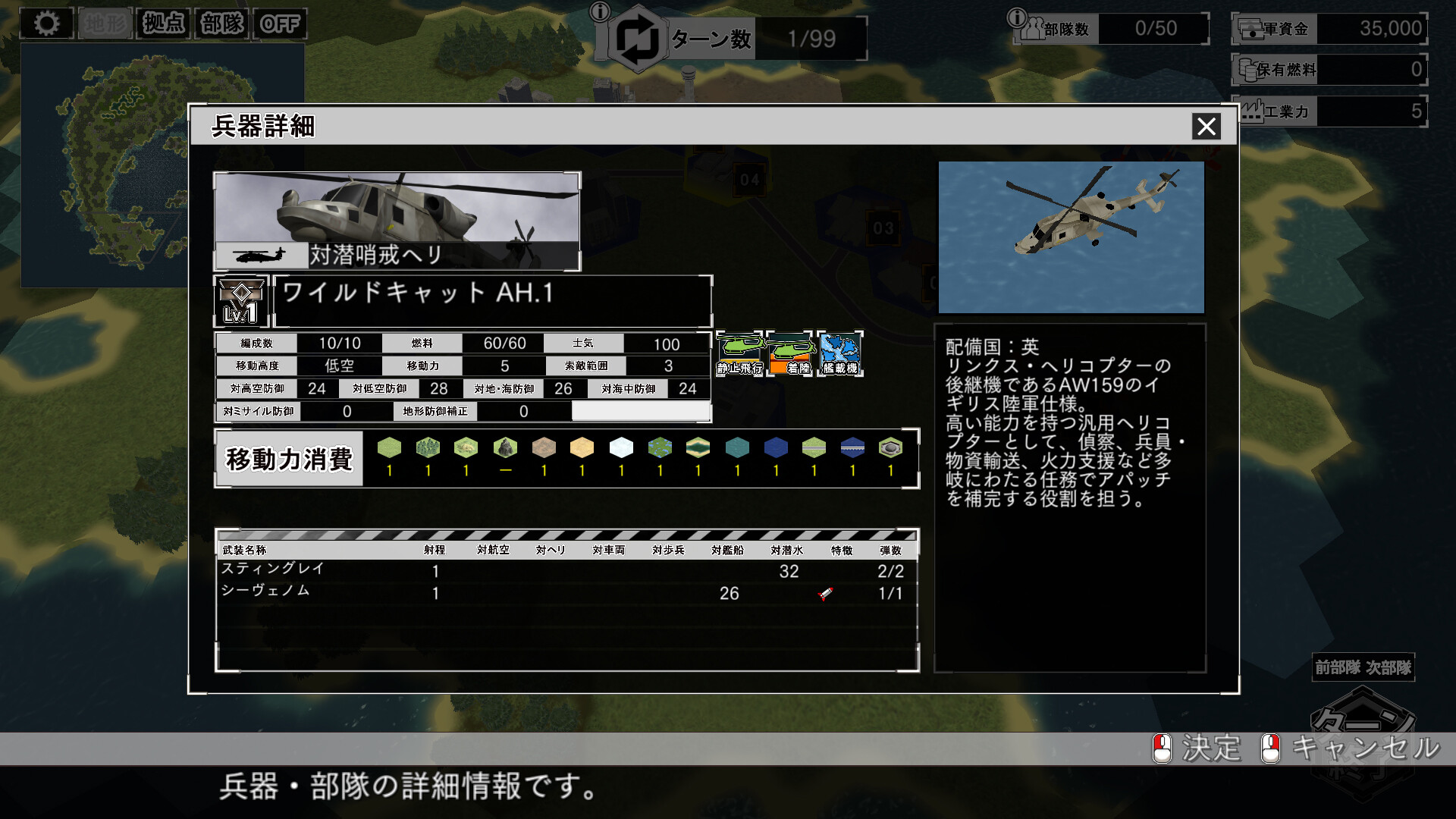Click the missile icon on シーヴェノム weapon row
This screenshot has height=819, width=1456.
click(x=827, y=593)
